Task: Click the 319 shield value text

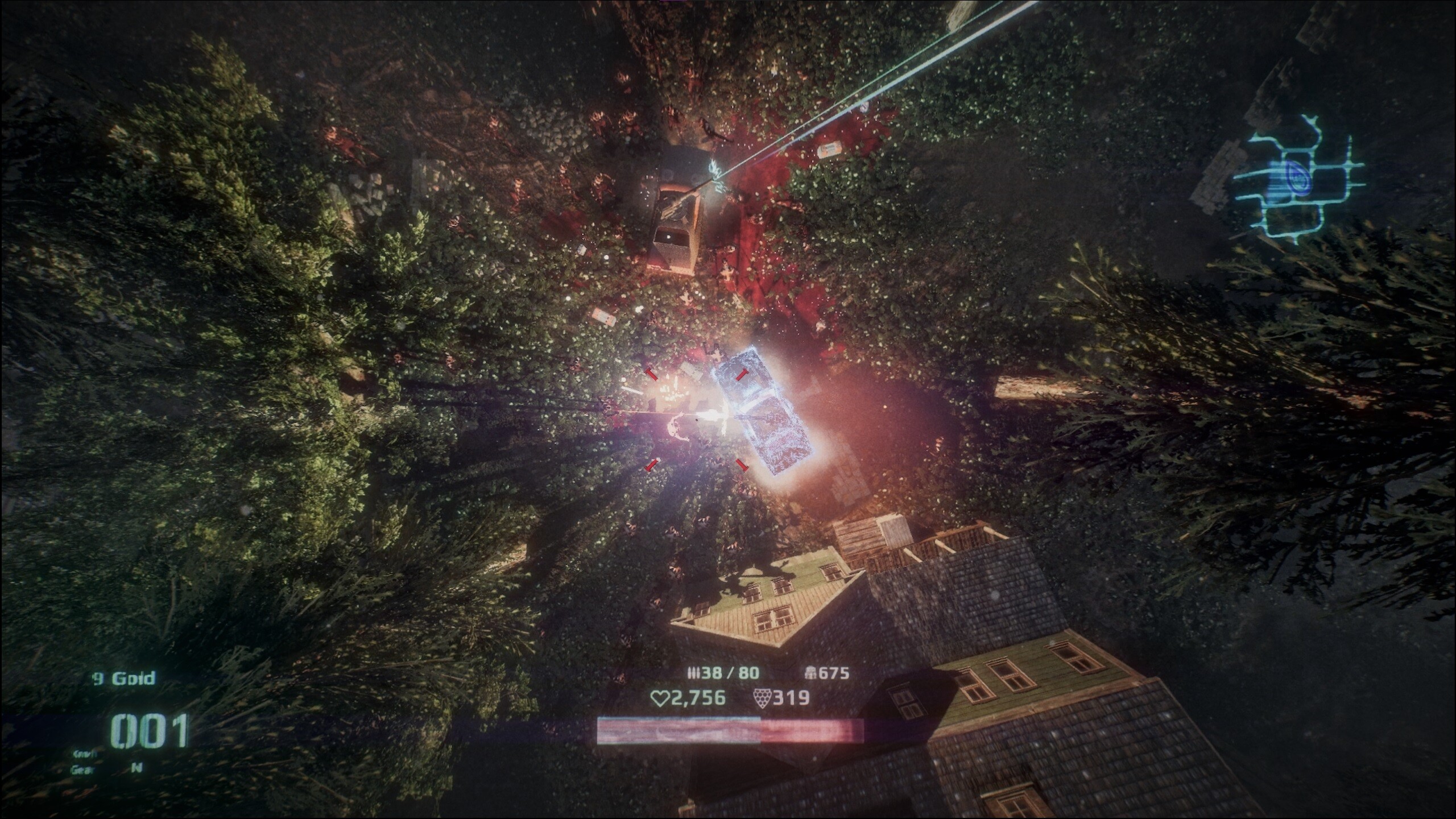Action: coord(791,698)
